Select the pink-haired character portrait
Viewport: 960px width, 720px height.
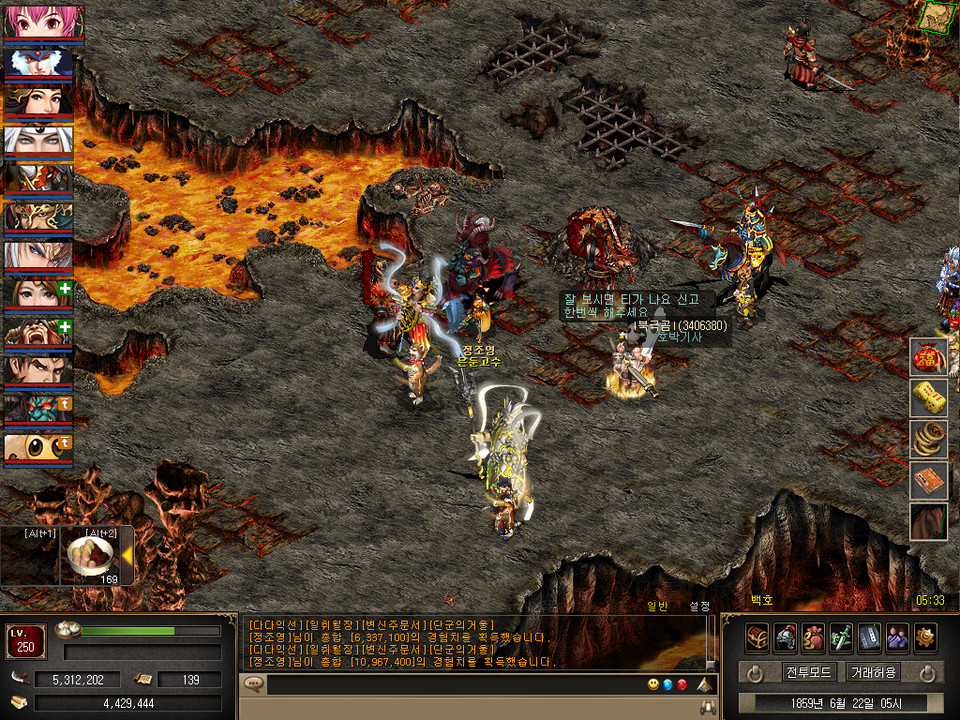pos(38,23)
